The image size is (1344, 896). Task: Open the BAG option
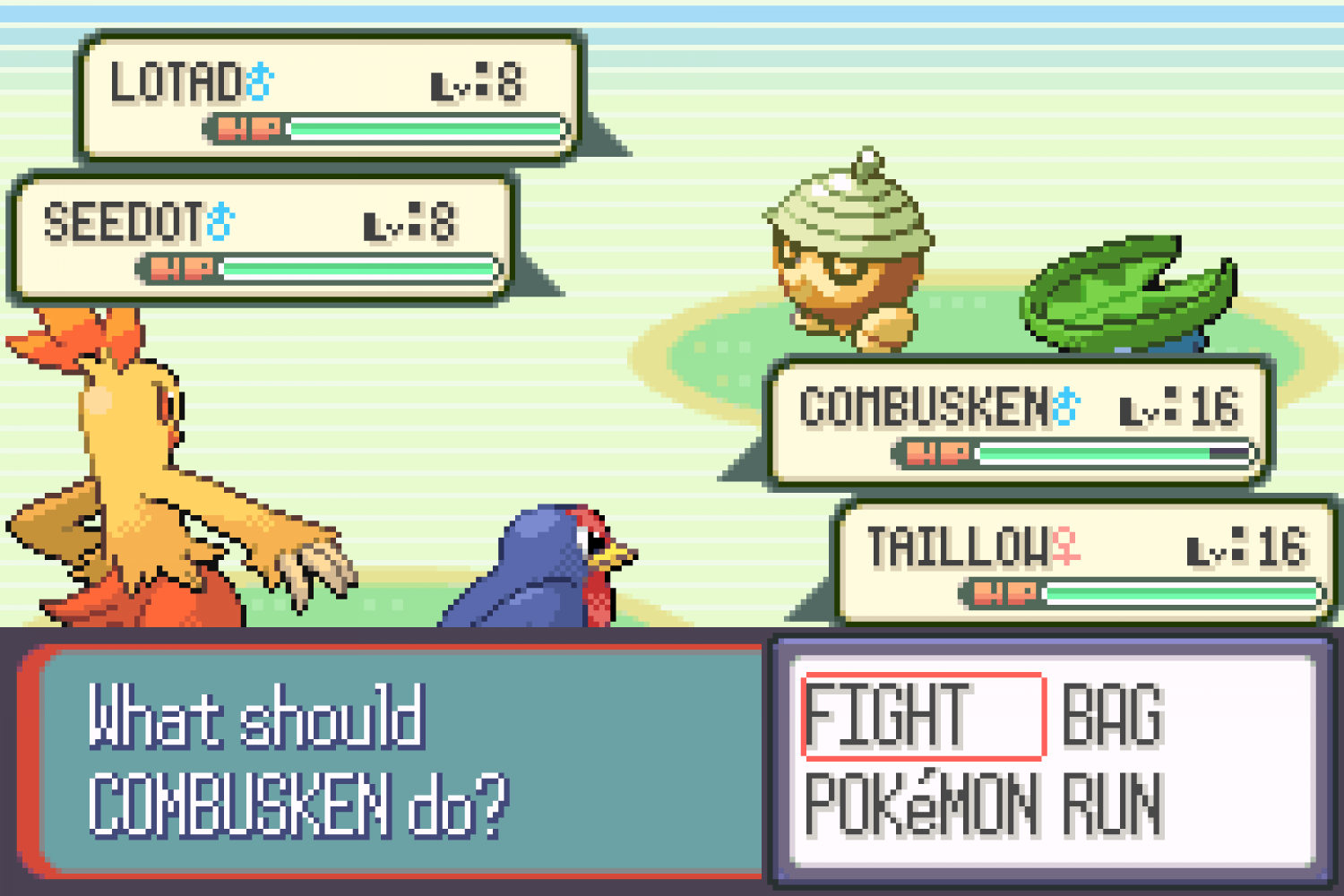[x=1113, y=715]
